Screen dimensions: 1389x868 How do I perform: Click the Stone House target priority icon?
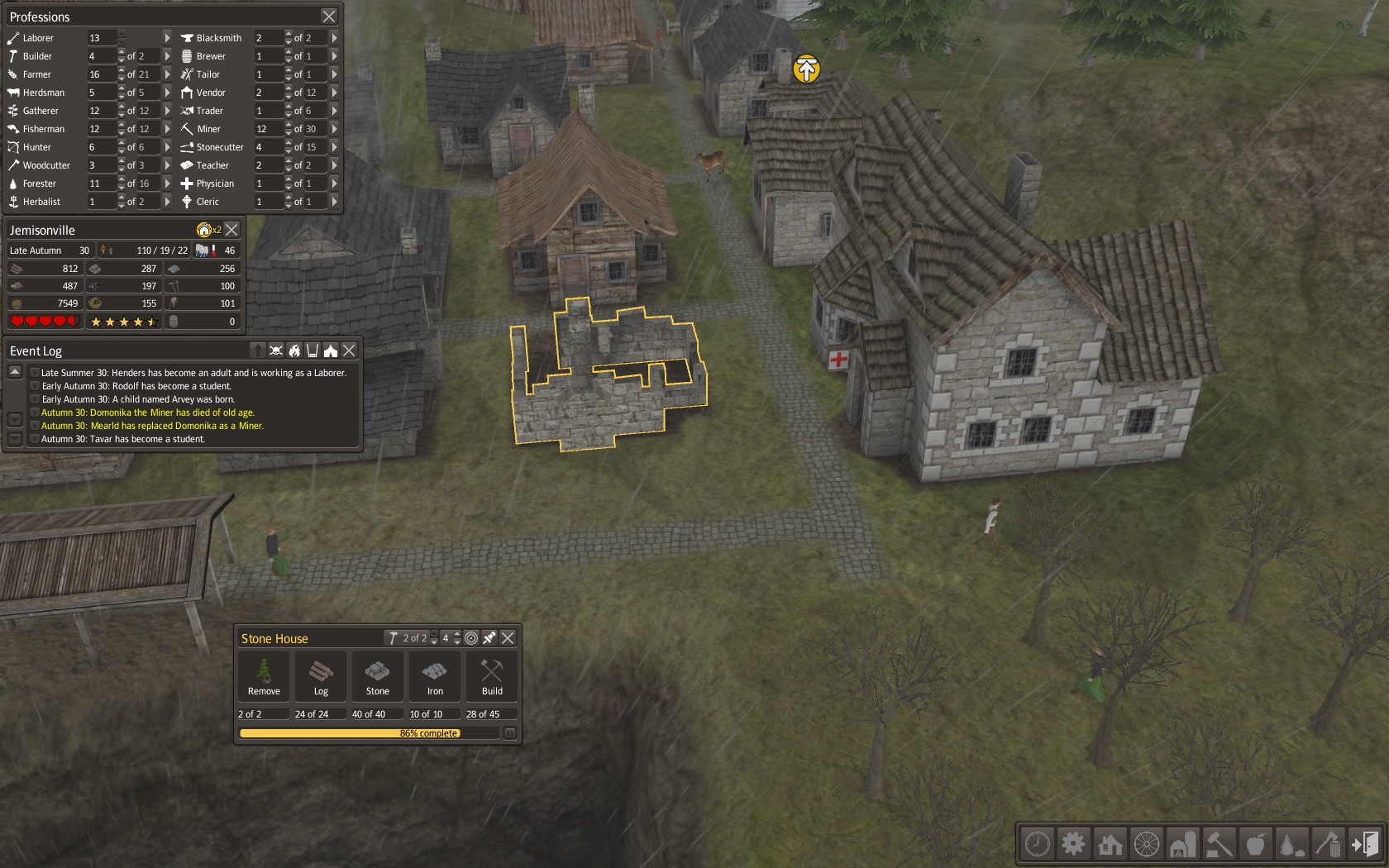(471, 638)
